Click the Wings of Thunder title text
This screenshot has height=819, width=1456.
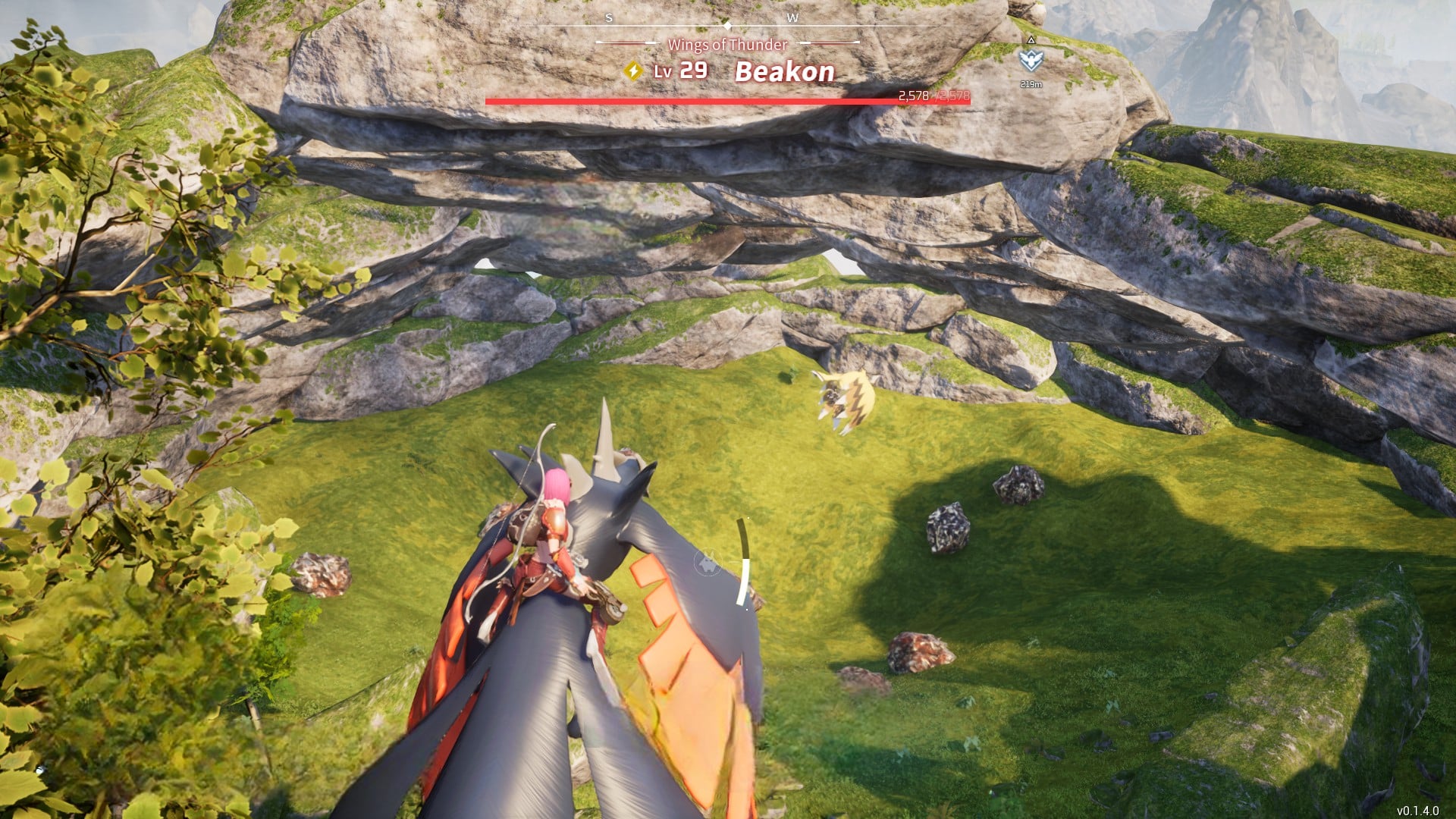click(x=726, y=45)
